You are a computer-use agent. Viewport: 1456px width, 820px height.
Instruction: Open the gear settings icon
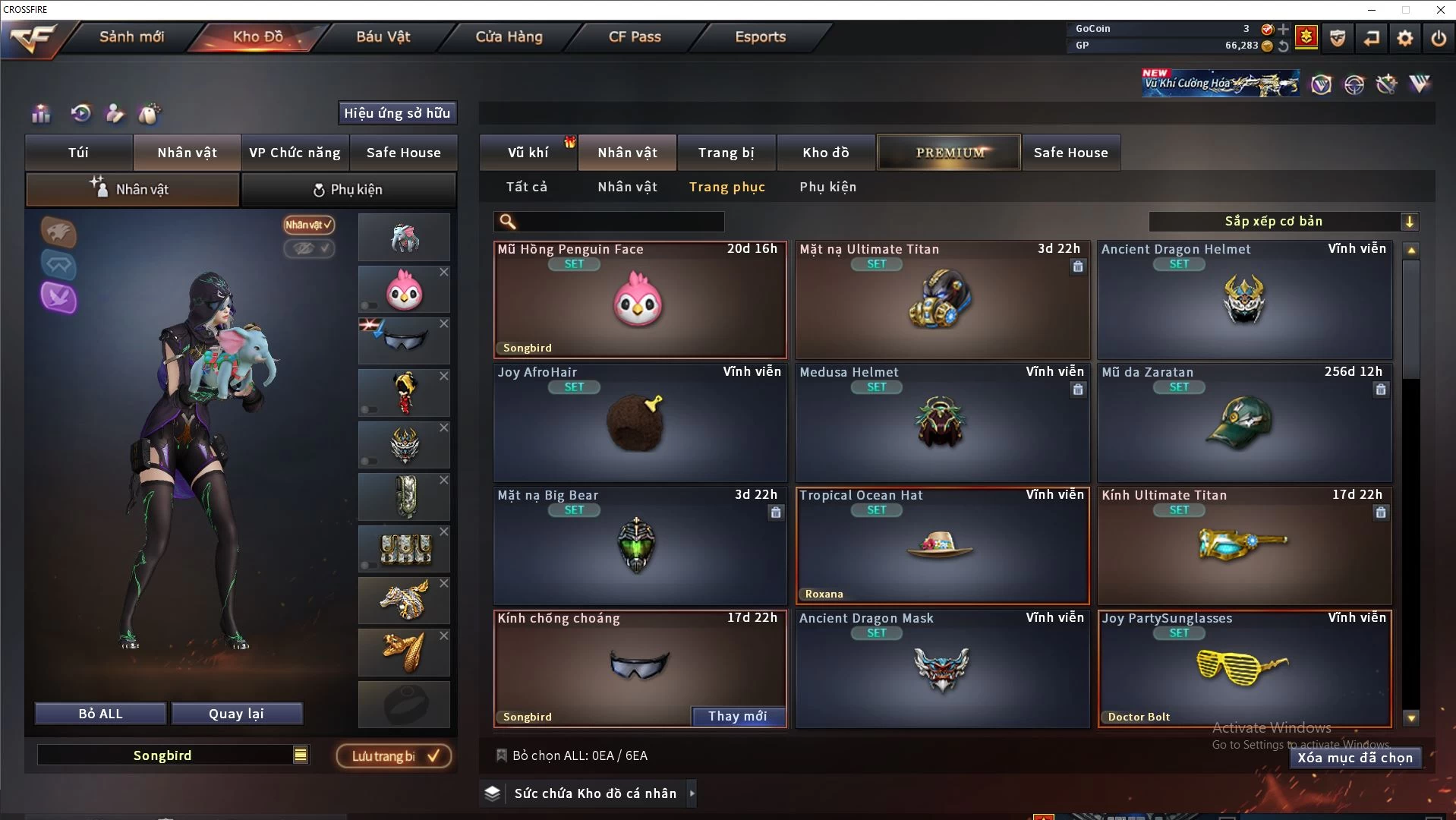tap(1404, 38)
